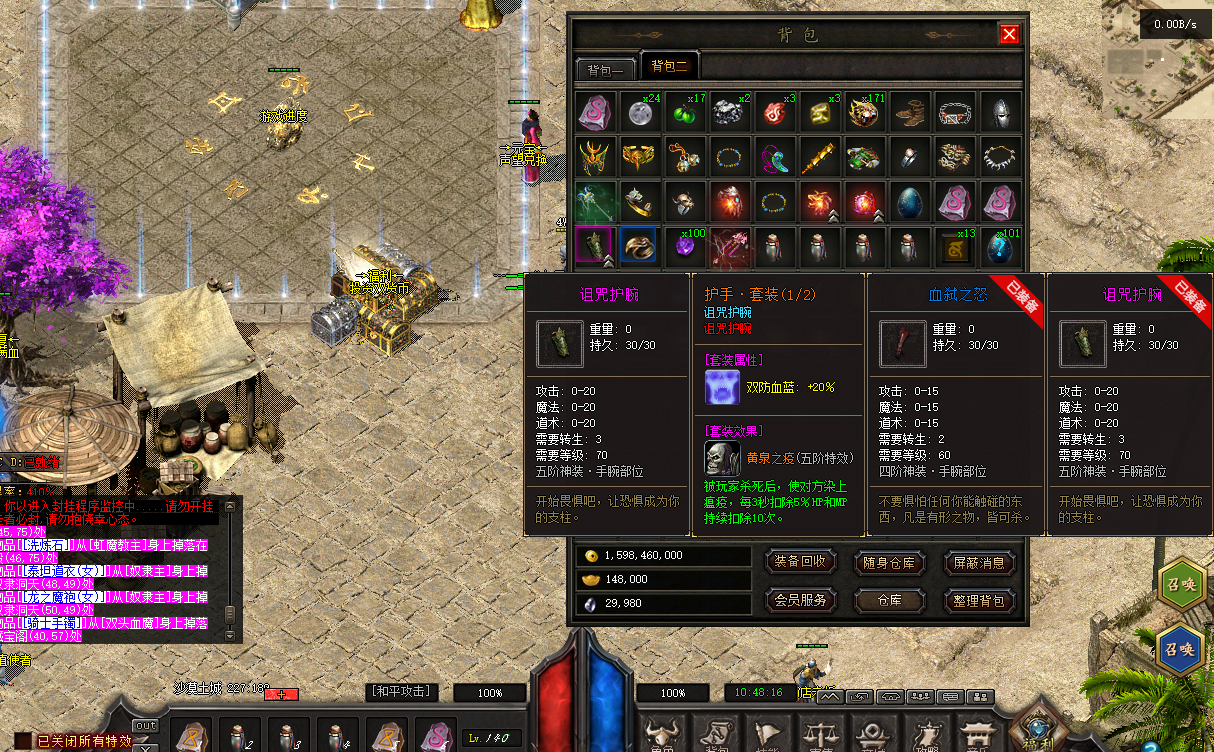Toggle the 屏蔽消息 block messages button
Screen dimensions: 1214x752
pos(979,562)
